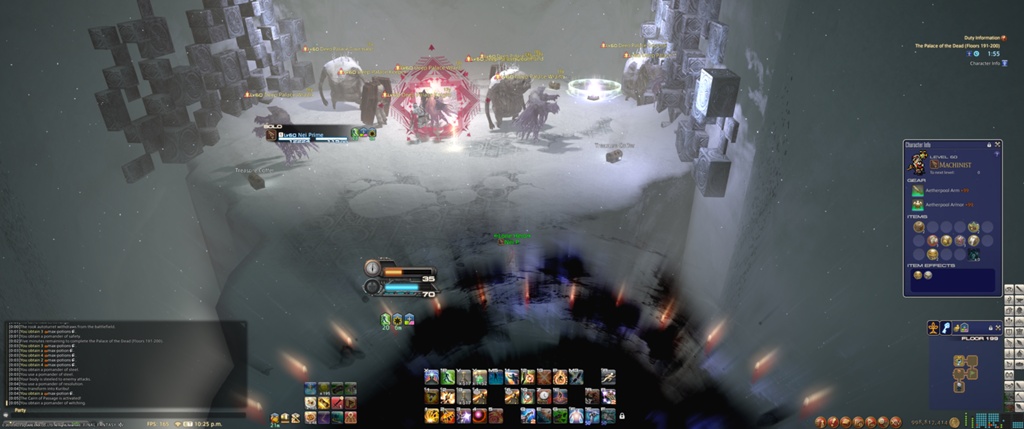
Task: Use the green running figure hotbar ability
Action: [446, 377]
